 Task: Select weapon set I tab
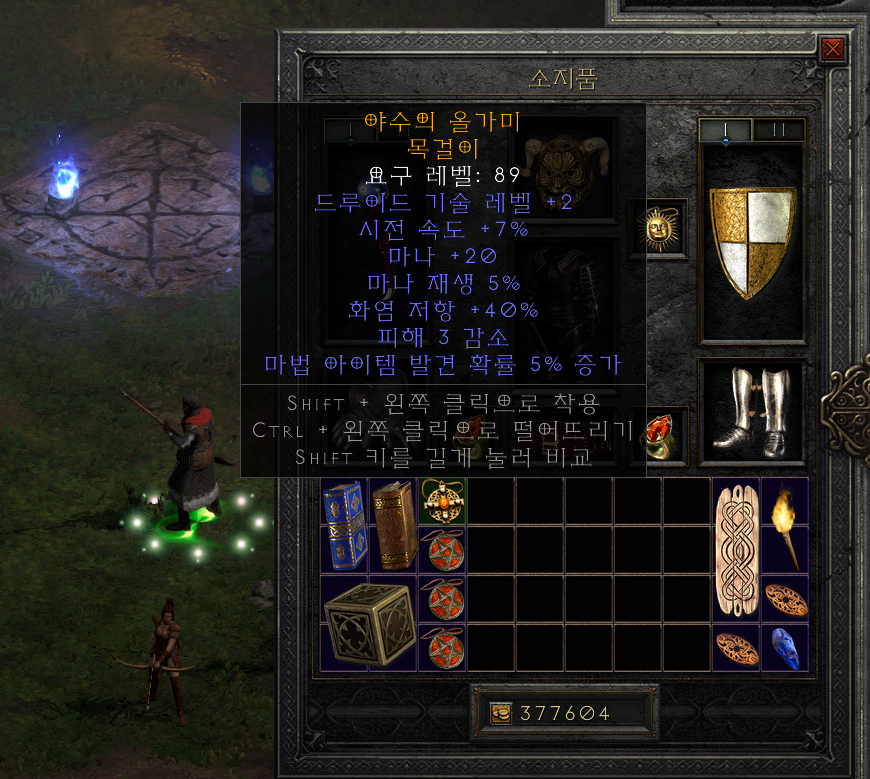(725, 130)
